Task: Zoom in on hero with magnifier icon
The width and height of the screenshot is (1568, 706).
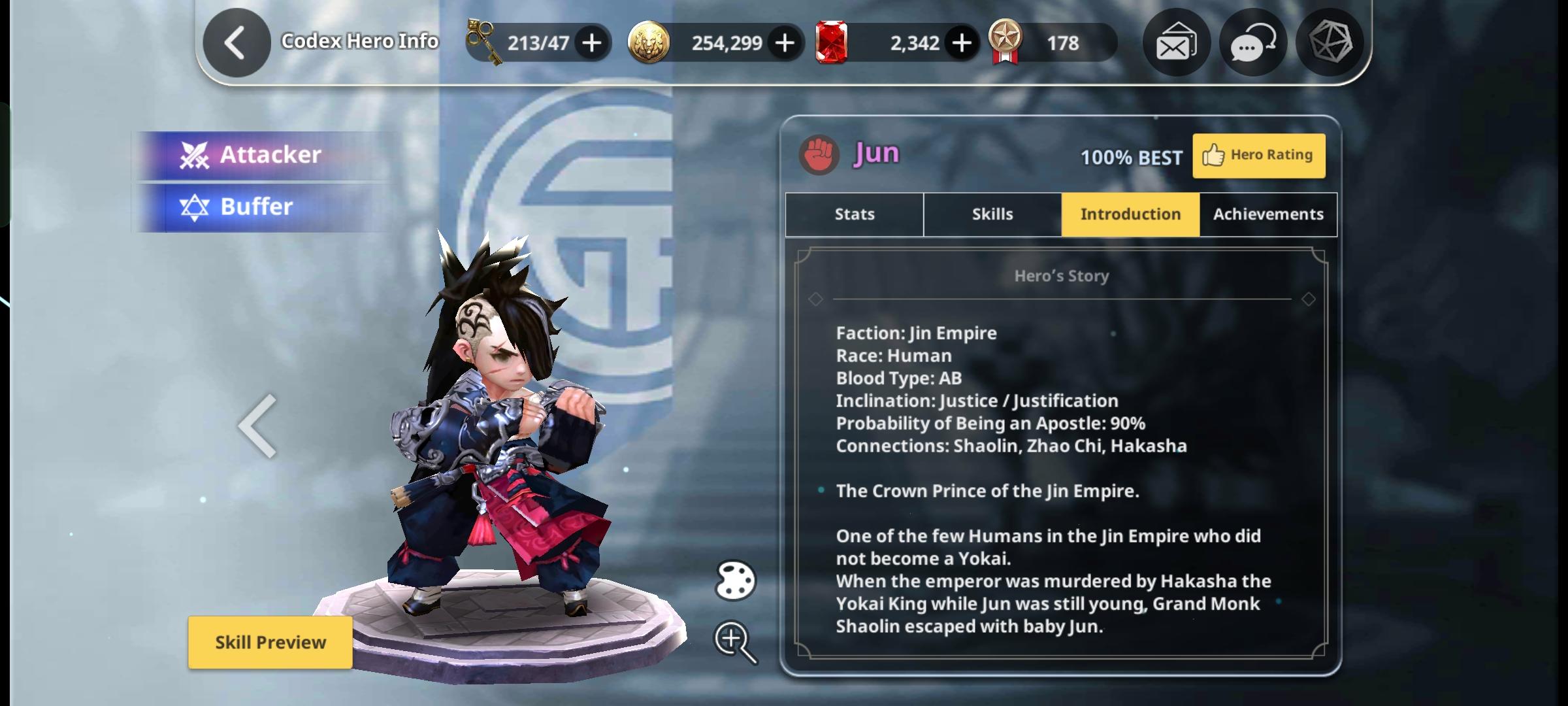Action: tap(734, 641)
